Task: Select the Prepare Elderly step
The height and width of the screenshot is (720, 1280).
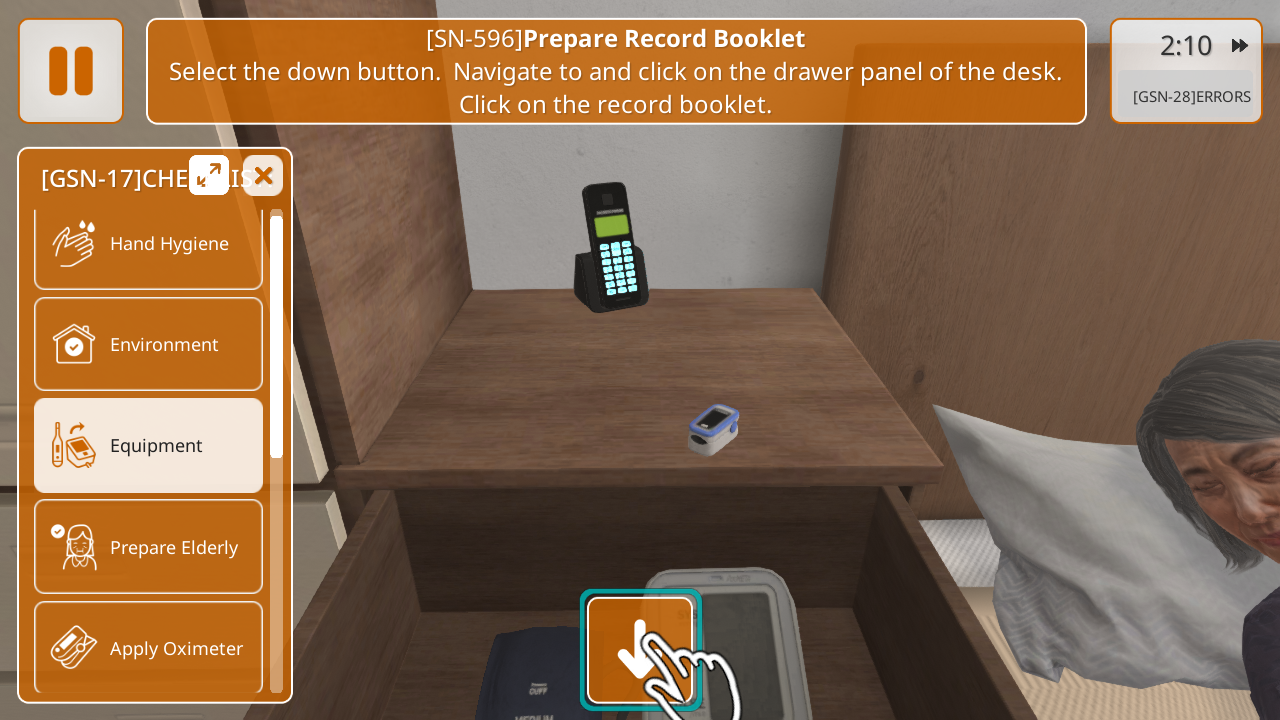Action: [x=148, y=547]
